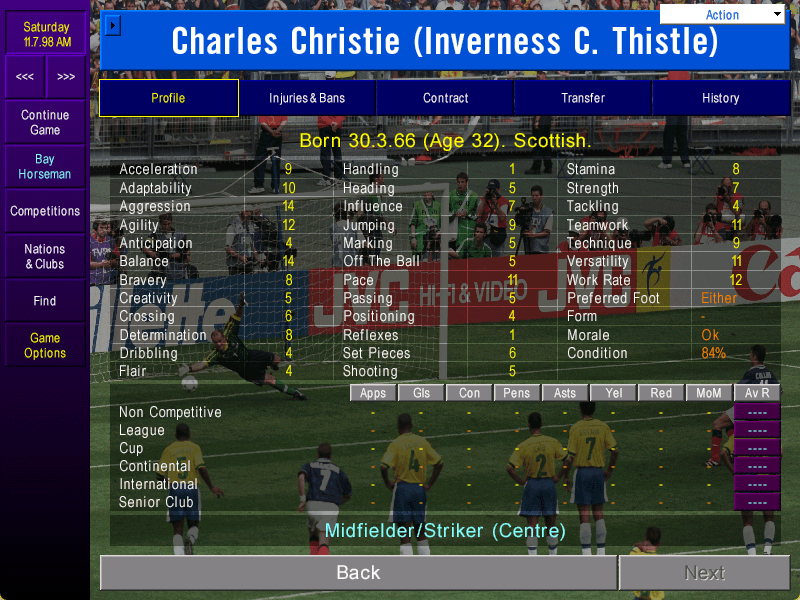Open the Bay Horseman manager menu
The width and height of the screenshot is (800, 600).
(45, 167)
